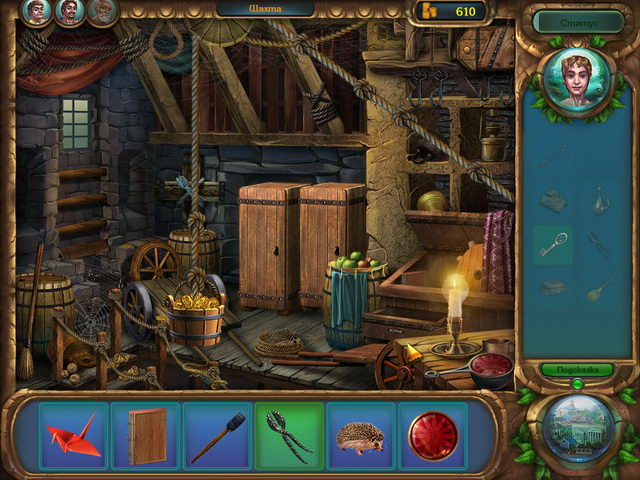Image resolution: width=640 pixels, height=480 pixels.
Task: Select the highlighted key item in side panel
Action: (x=552, y=243)
